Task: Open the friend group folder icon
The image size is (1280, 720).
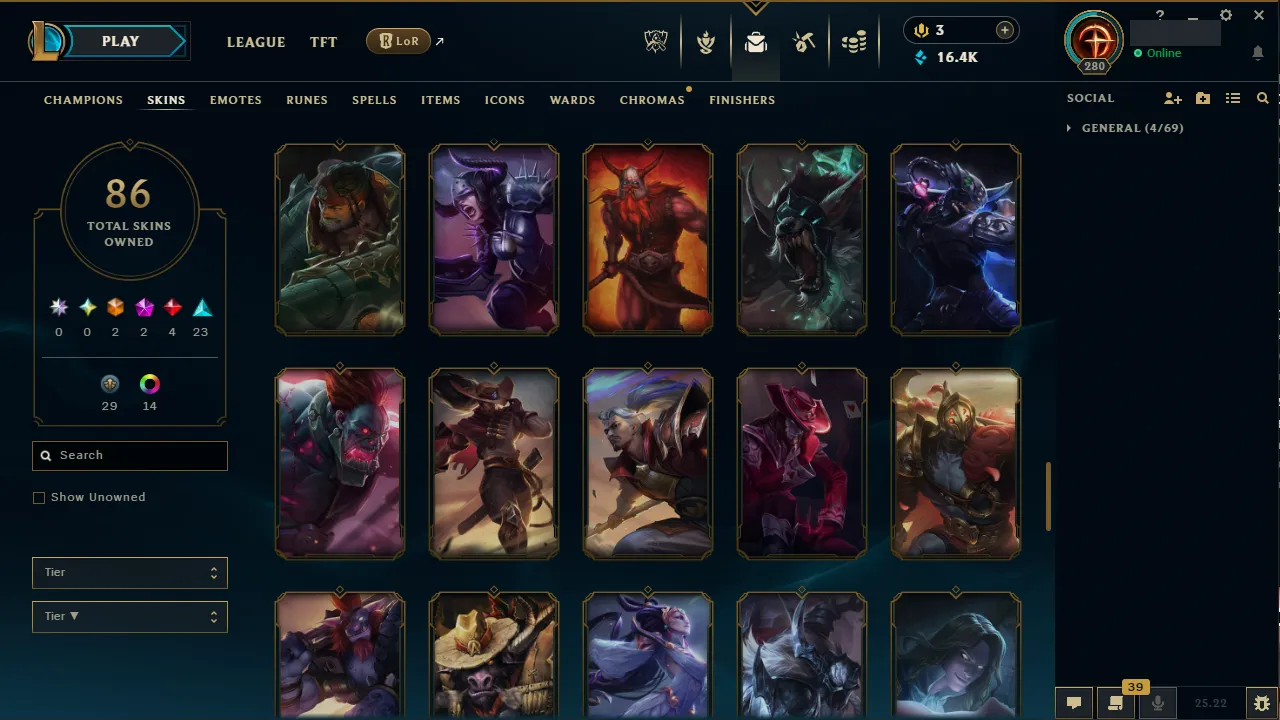Action: pos(1203,98)
